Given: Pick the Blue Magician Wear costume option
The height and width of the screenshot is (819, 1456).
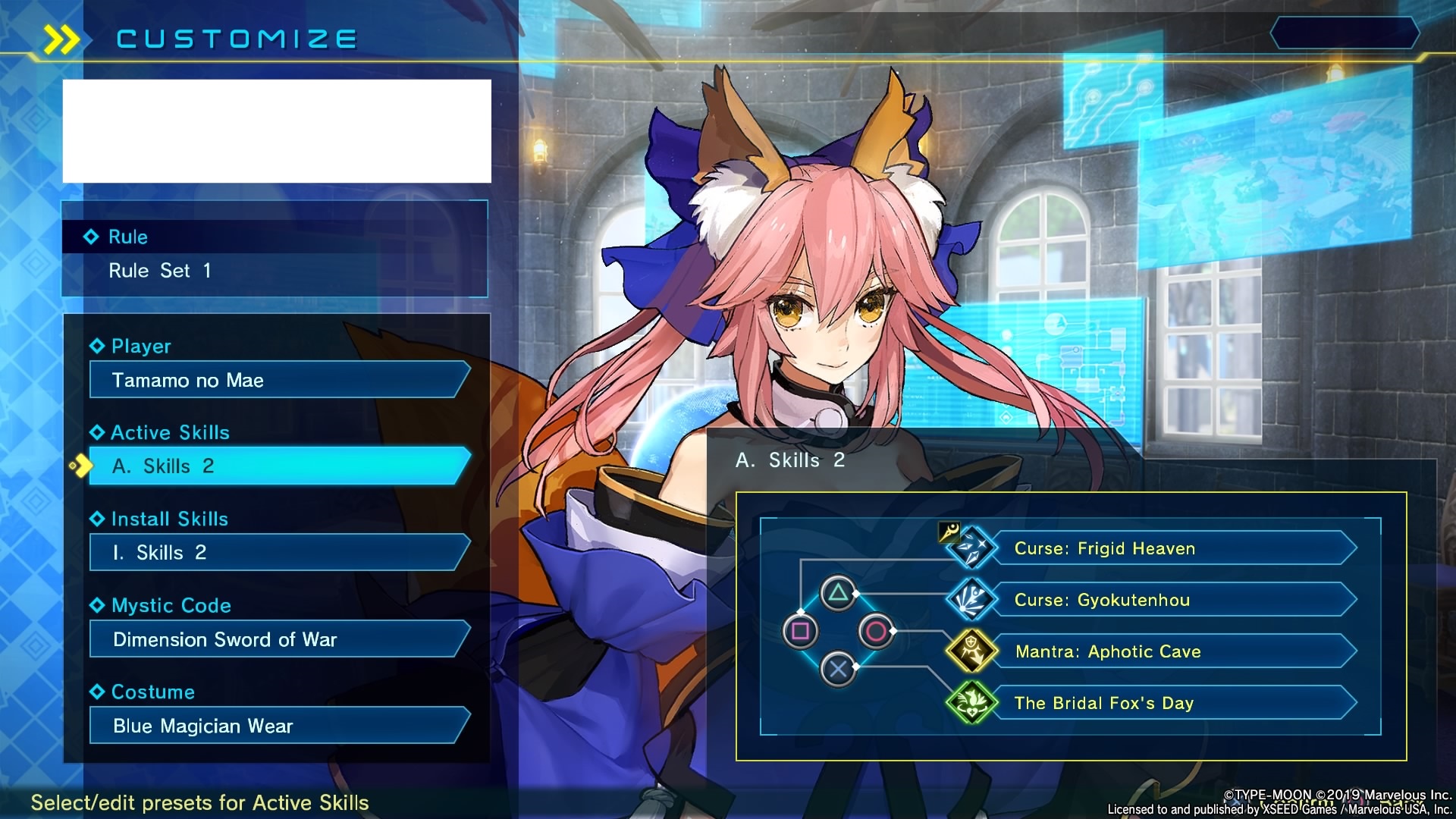Looking at the screenshot, I should click(279, 726).
